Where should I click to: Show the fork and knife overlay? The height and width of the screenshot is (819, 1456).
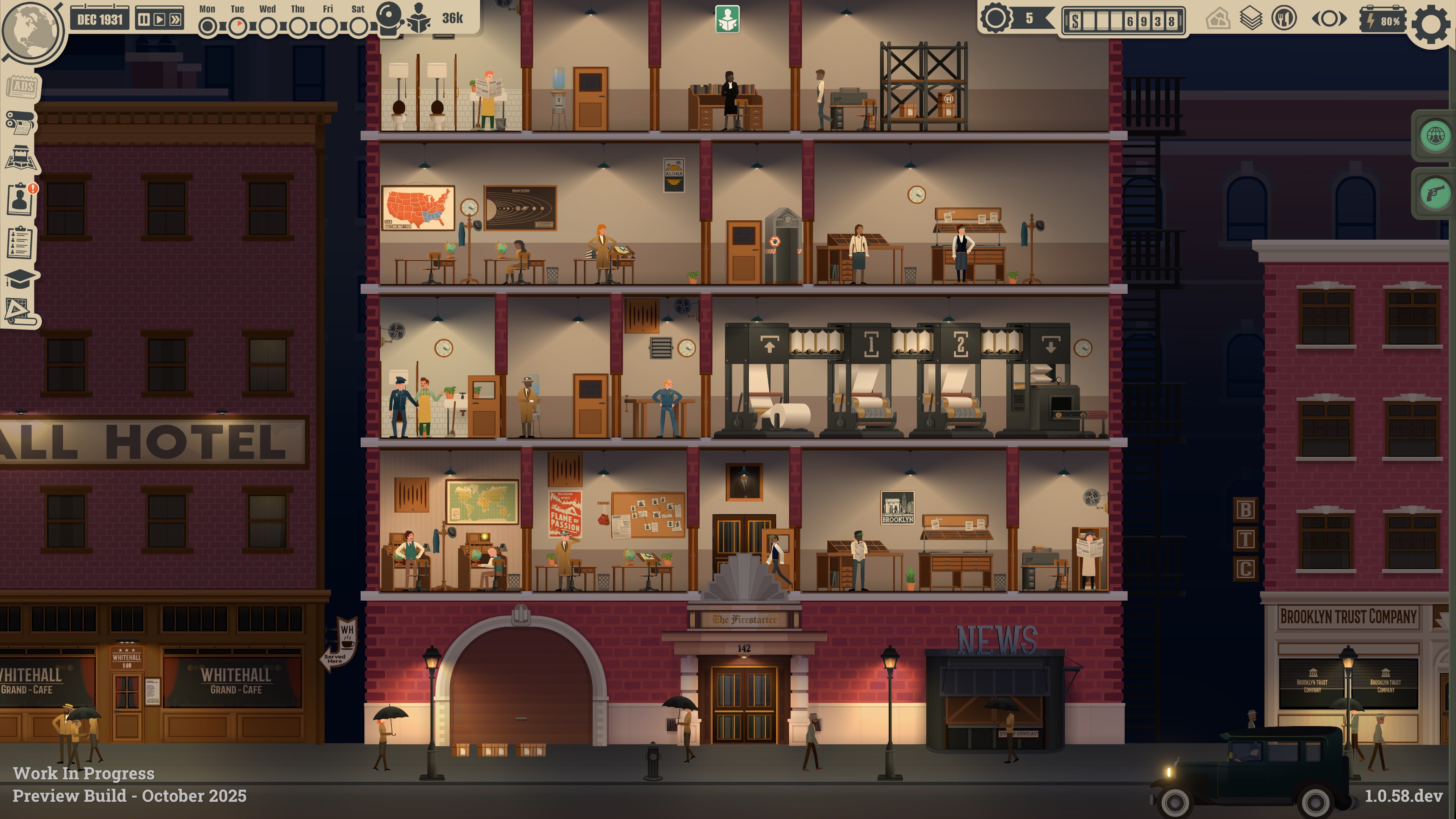(x=1283, y=19)
